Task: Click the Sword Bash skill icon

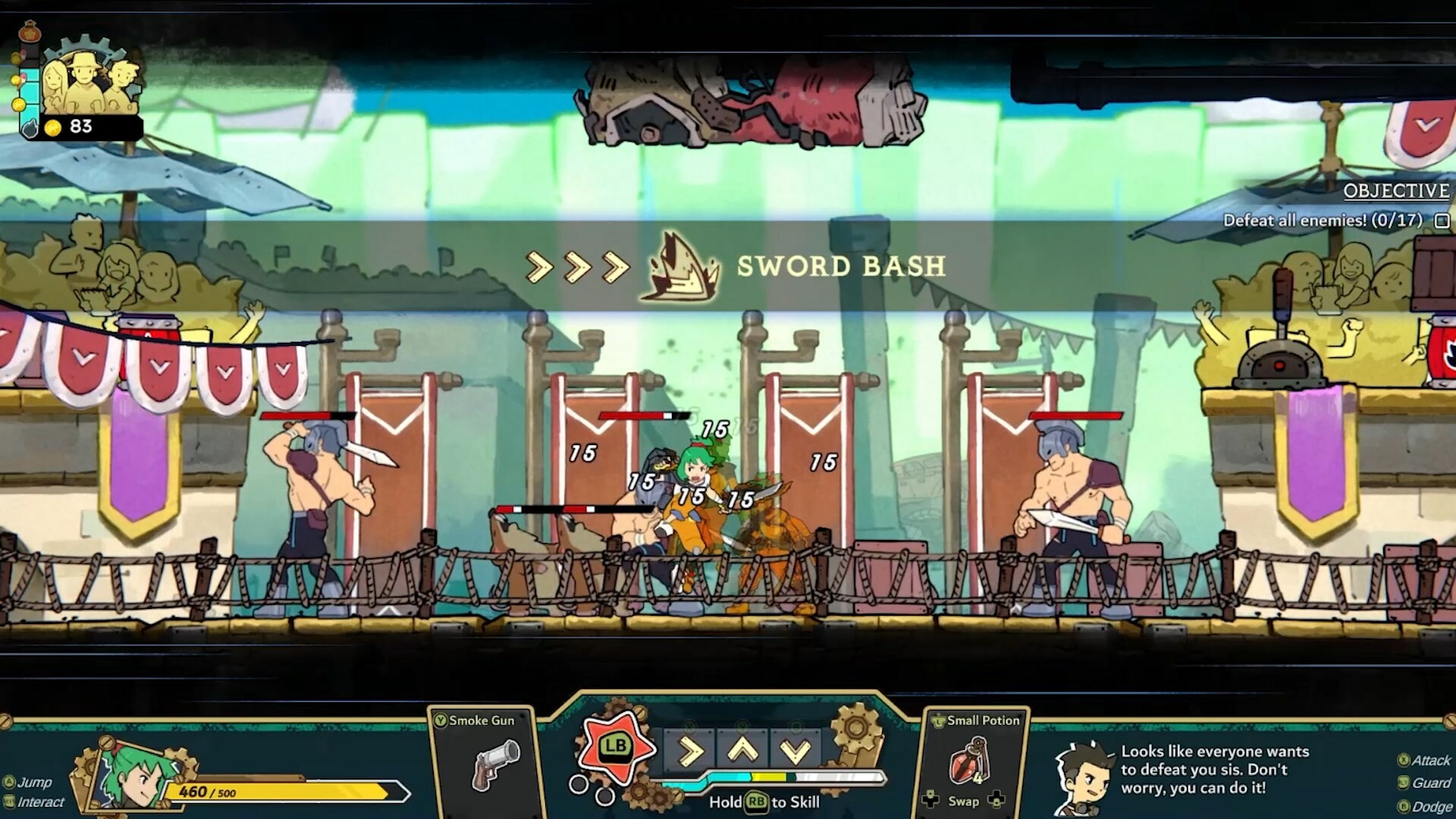Action: (679, 267)
